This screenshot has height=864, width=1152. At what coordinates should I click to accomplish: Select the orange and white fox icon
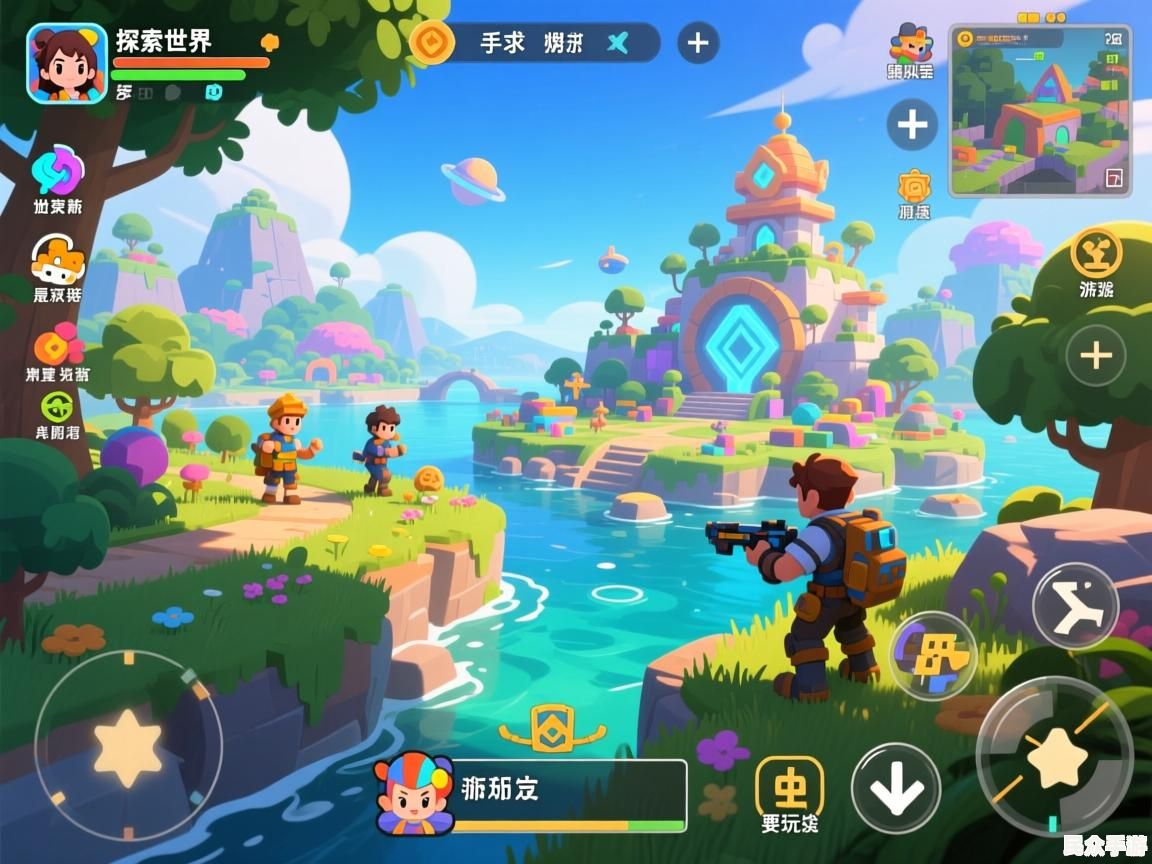tap(58, 260)
